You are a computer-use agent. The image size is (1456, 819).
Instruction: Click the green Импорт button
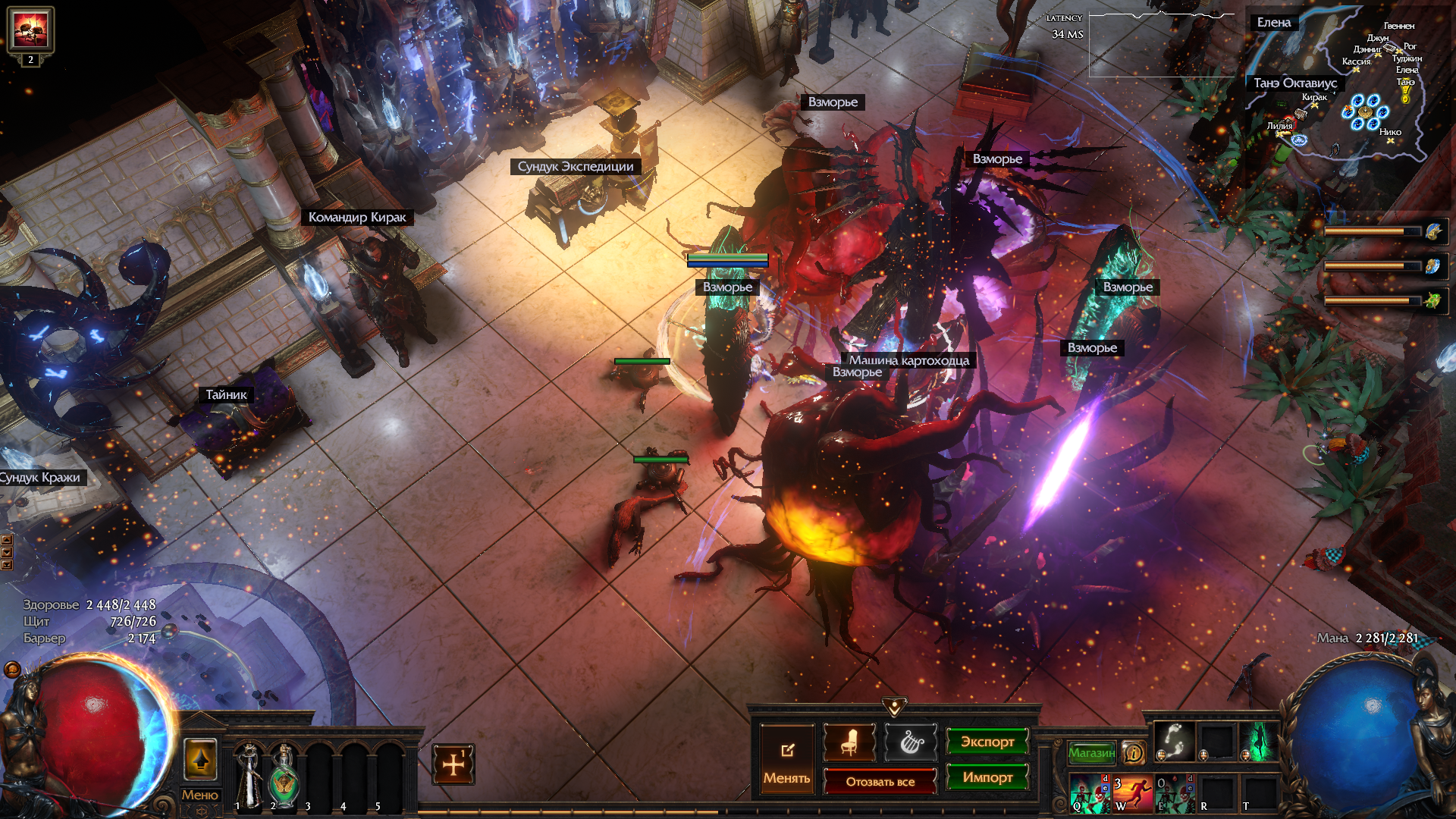pos(987,777)
